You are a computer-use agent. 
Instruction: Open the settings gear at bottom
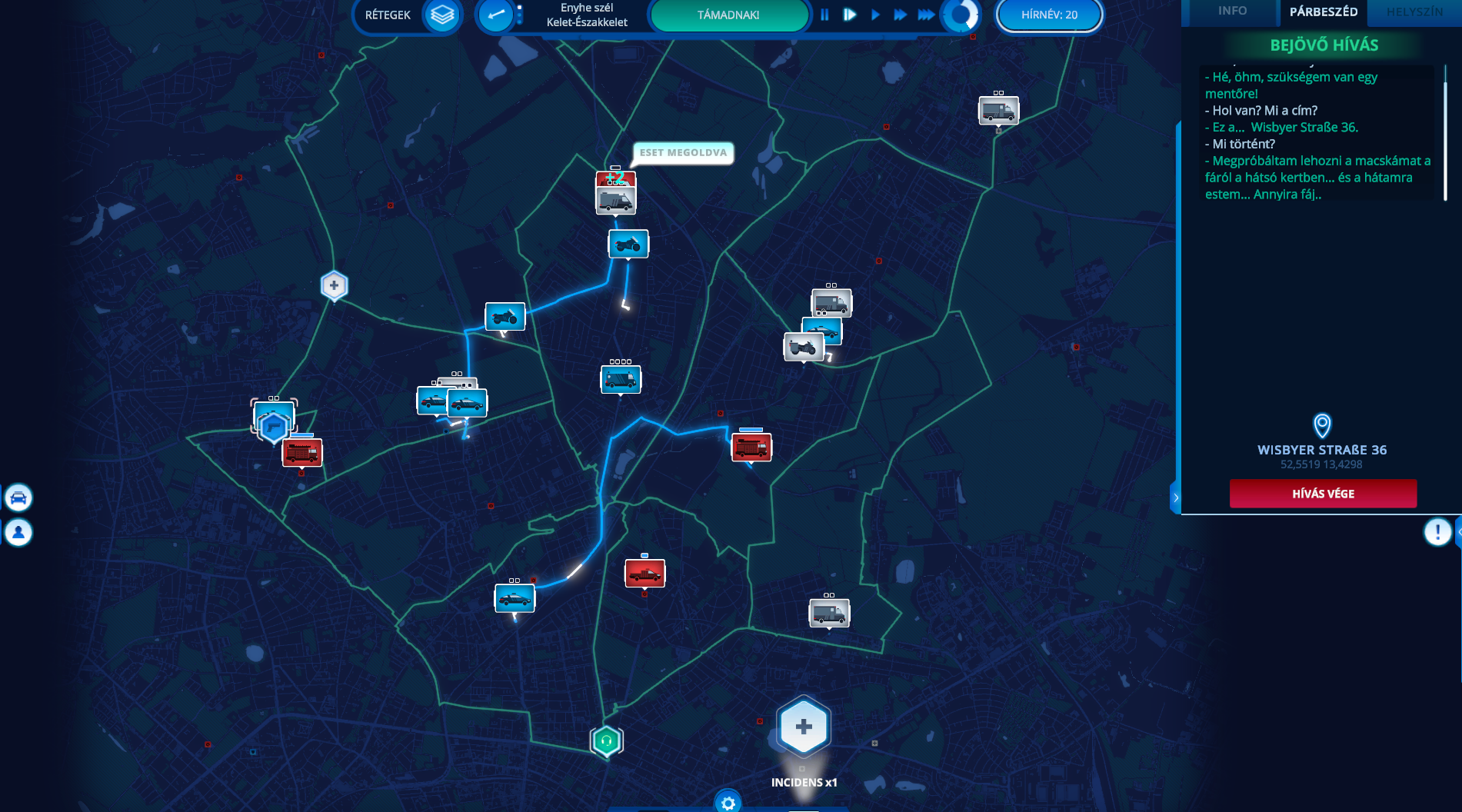coord(728,802)
